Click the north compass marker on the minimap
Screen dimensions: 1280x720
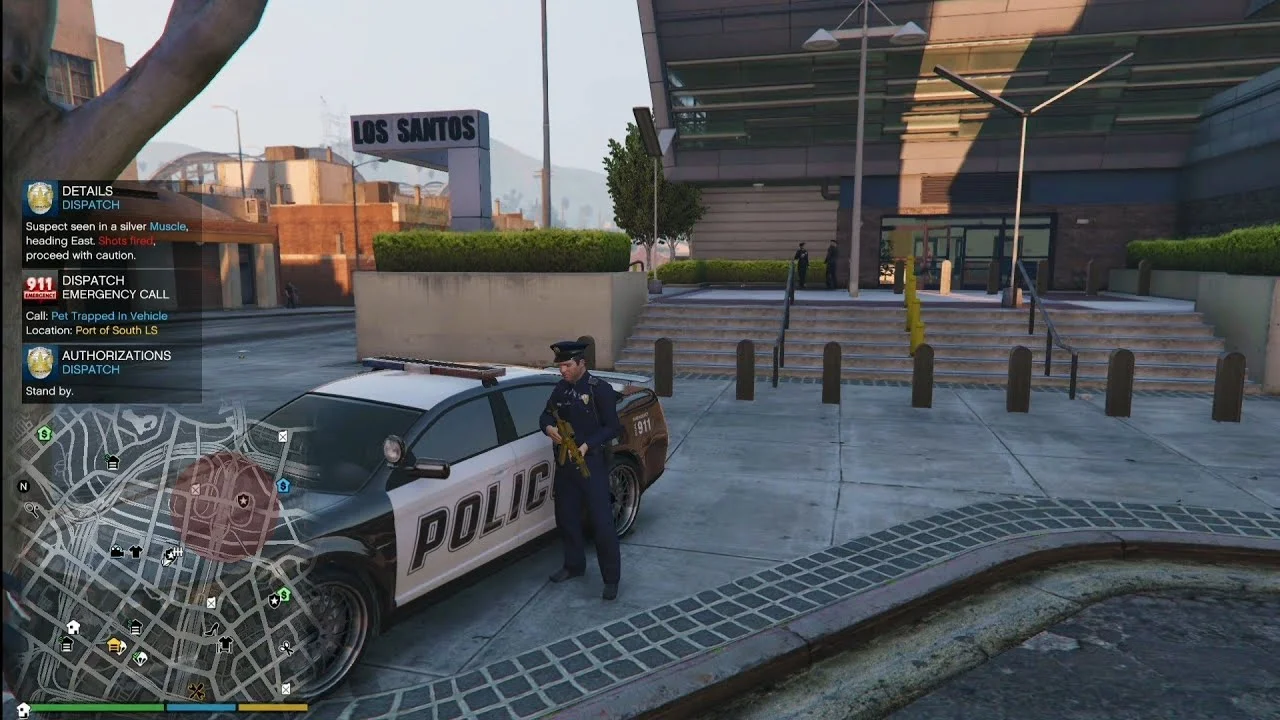[24, 486]
